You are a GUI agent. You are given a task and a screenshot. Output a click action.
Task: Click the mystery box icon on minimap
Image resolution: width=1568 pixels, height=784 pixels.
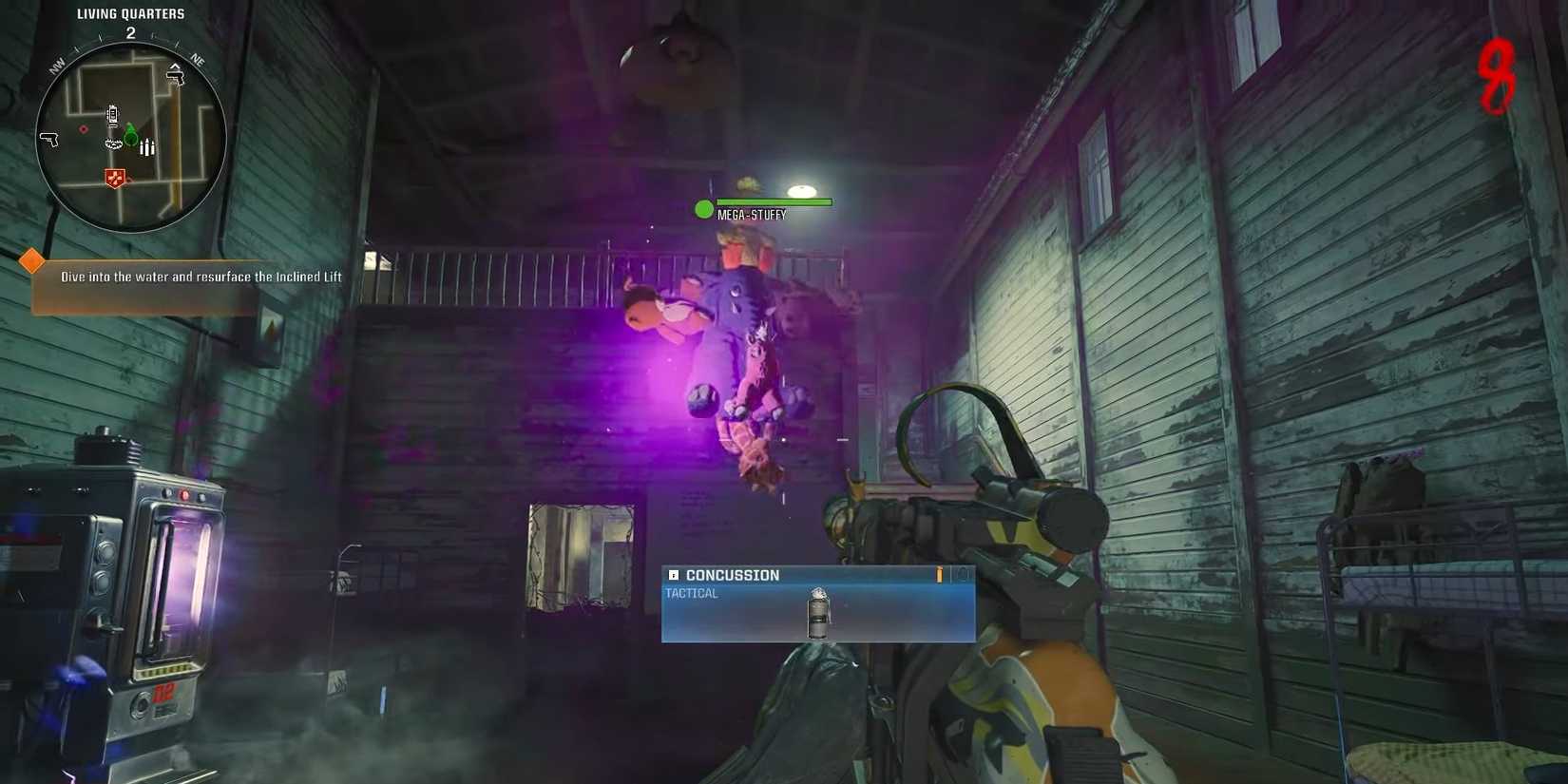pyautogui.click(x=114, y=143)
